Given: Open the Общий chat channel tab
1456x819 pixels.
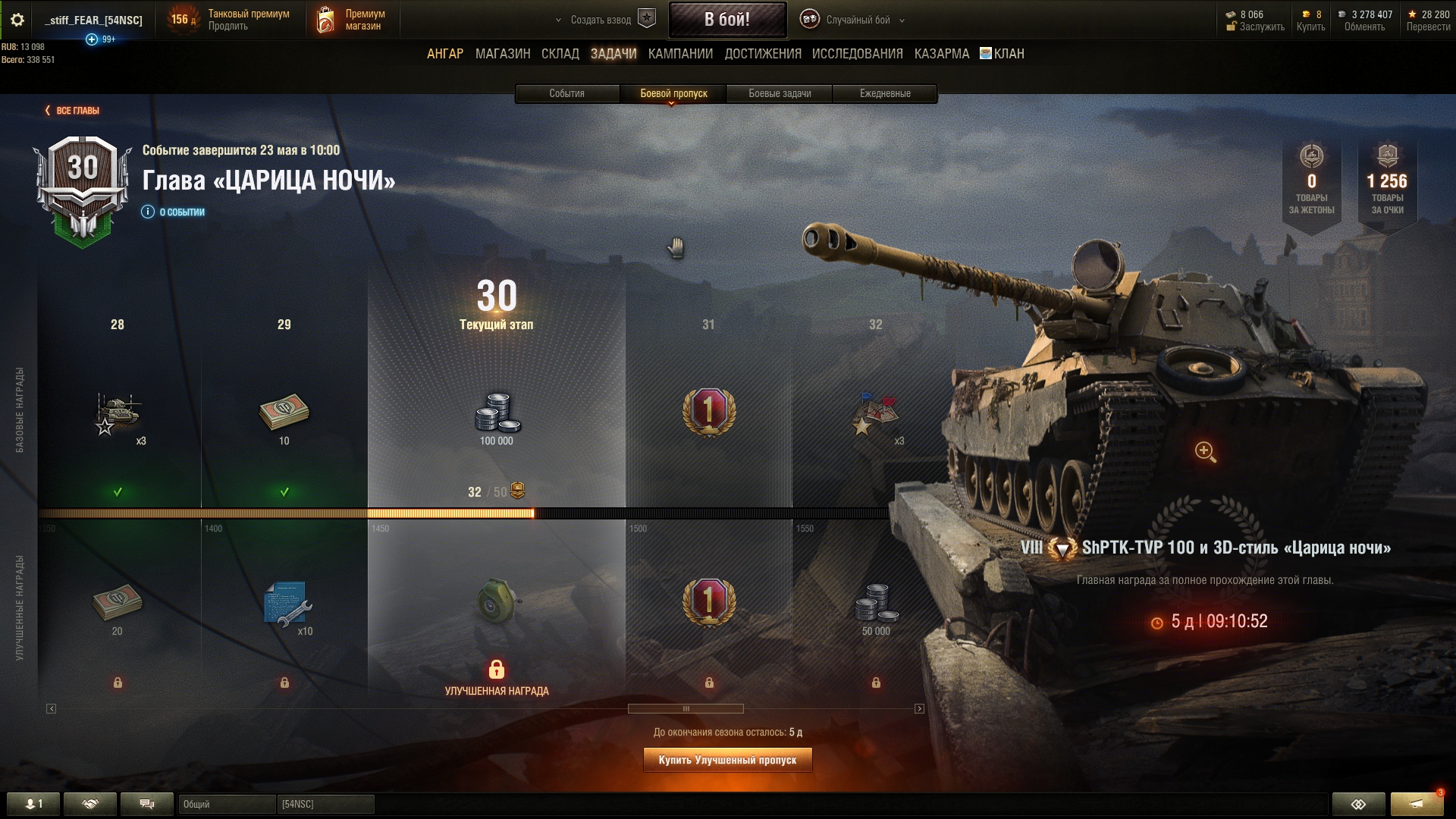Looking at the screenshot, I should 226,804.
